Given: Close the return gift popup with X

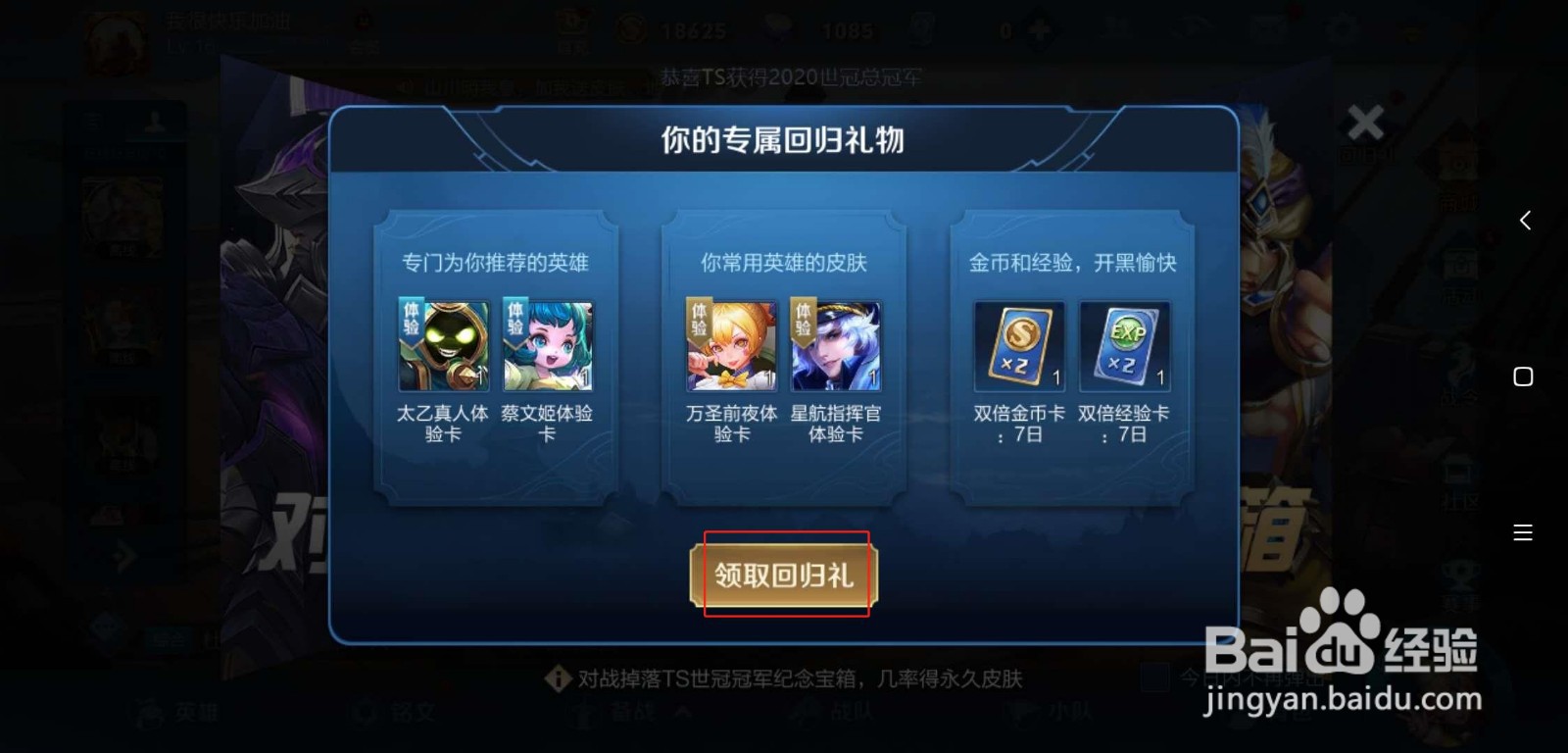Looking at the screenshot, I should [x=1365, y=123].
